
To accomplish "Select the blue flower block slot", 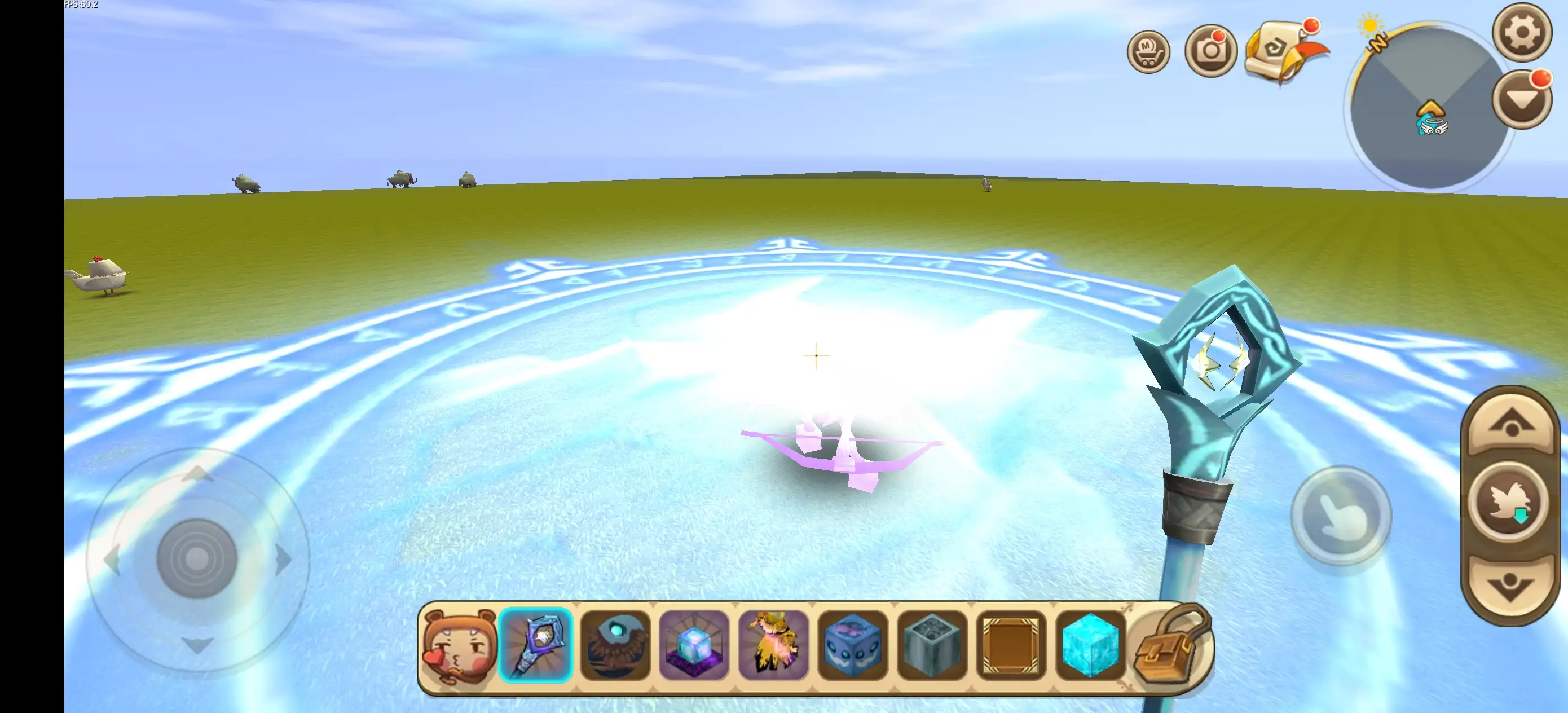I will [x=853, y=645].
